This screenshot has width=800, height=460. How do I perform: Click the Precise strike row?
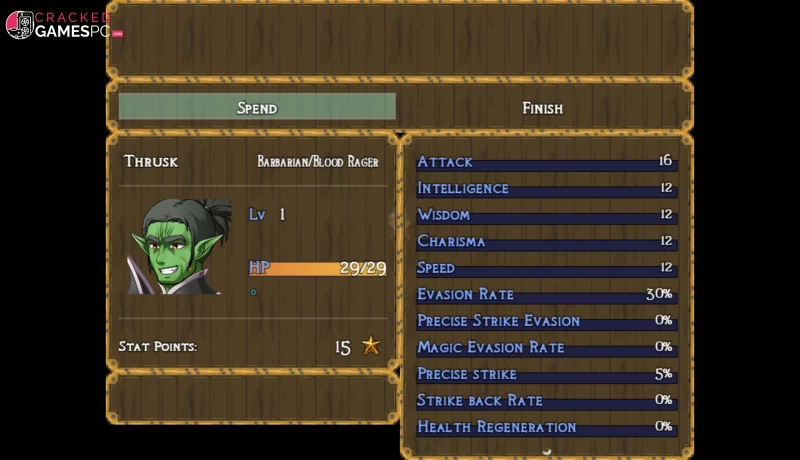545,374
